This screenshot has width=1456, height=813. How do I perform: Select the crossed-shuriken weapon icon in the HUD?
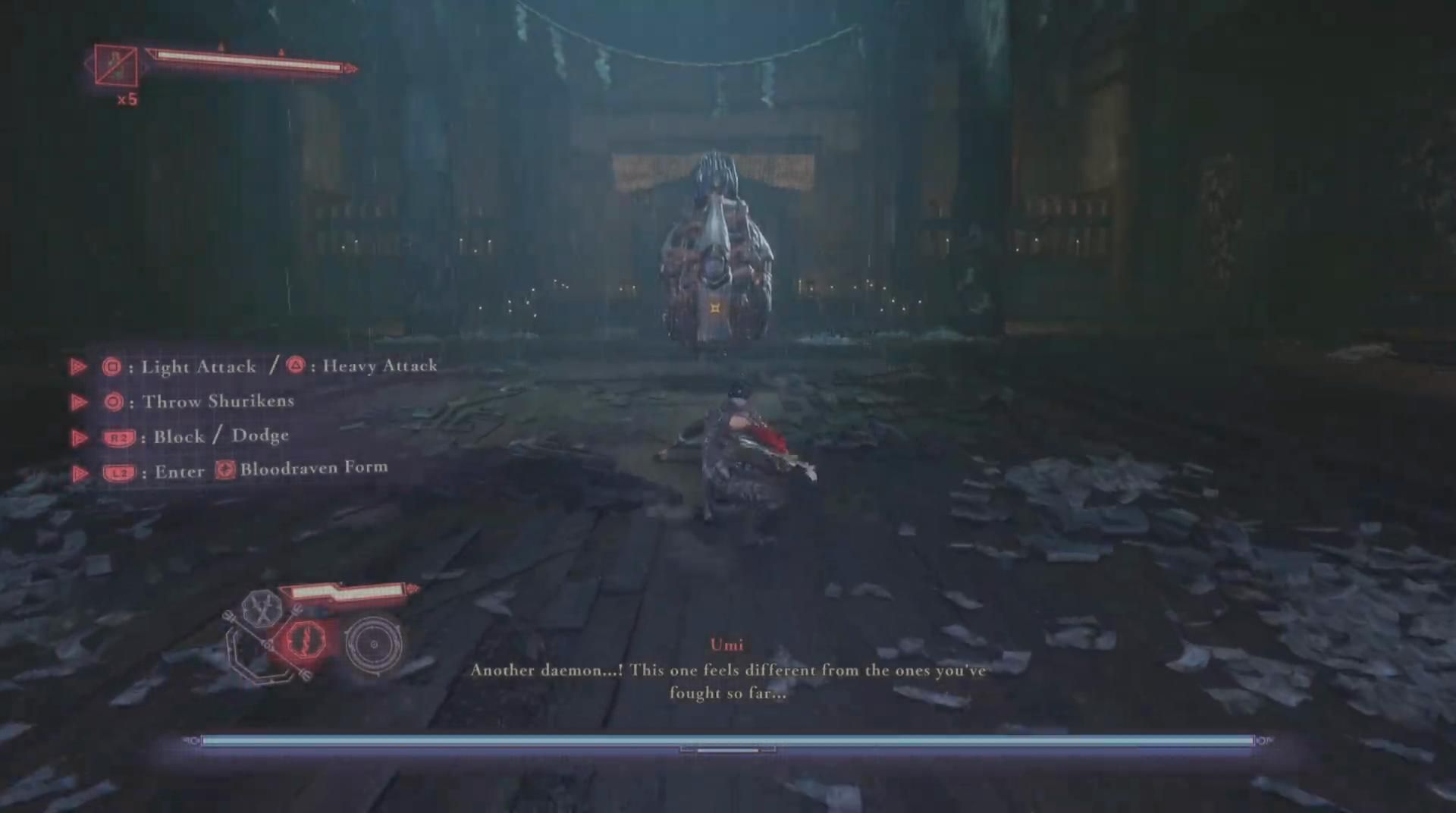tap(261, 610)
